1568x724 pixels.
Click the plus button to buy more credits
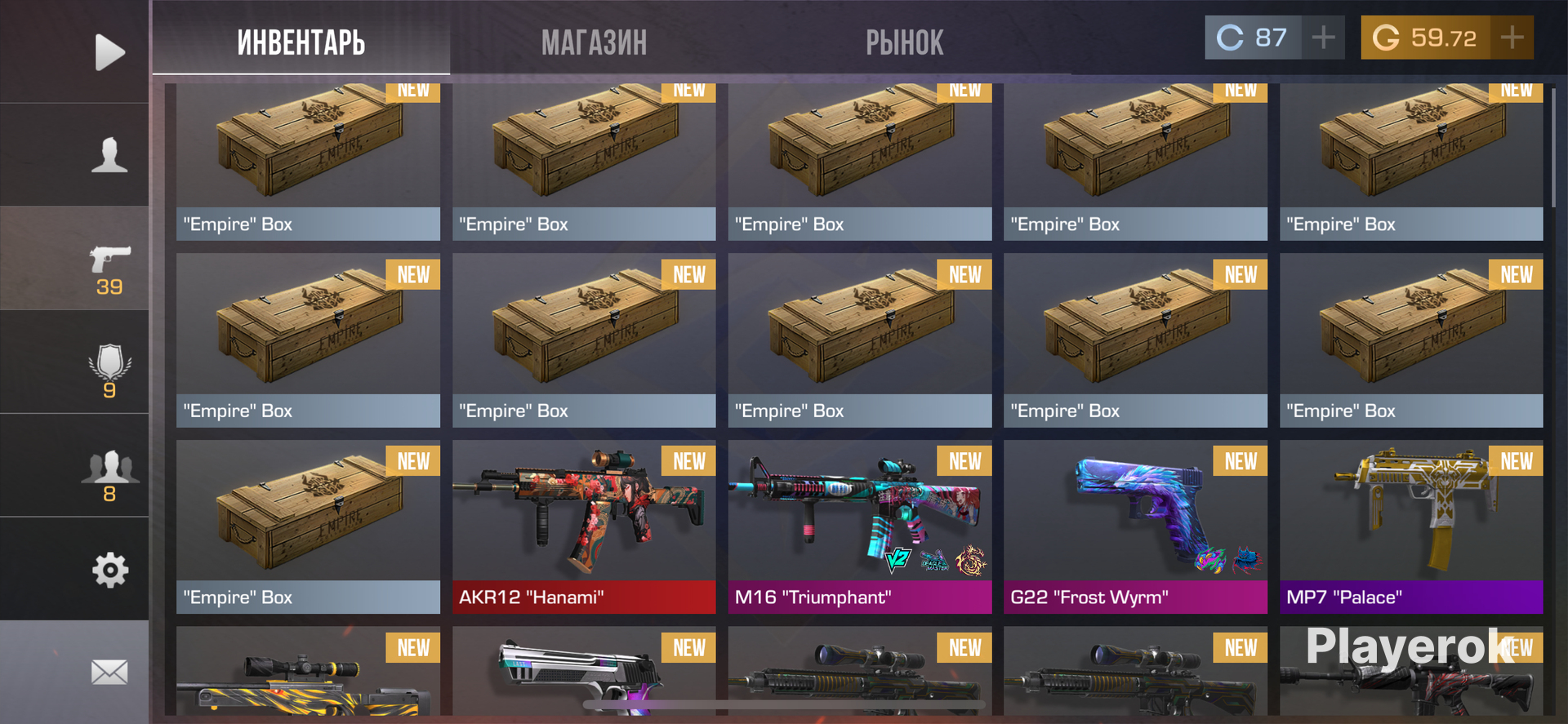[1324, 37]
